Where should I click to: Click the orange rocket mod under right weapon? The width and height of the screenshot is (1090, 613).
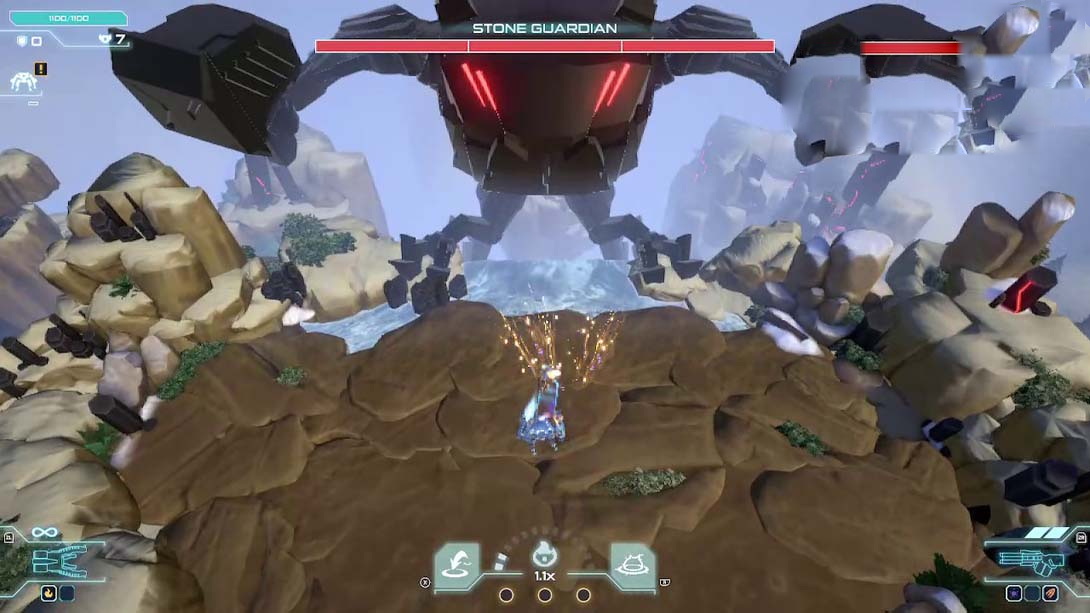tap(1050, 593)
